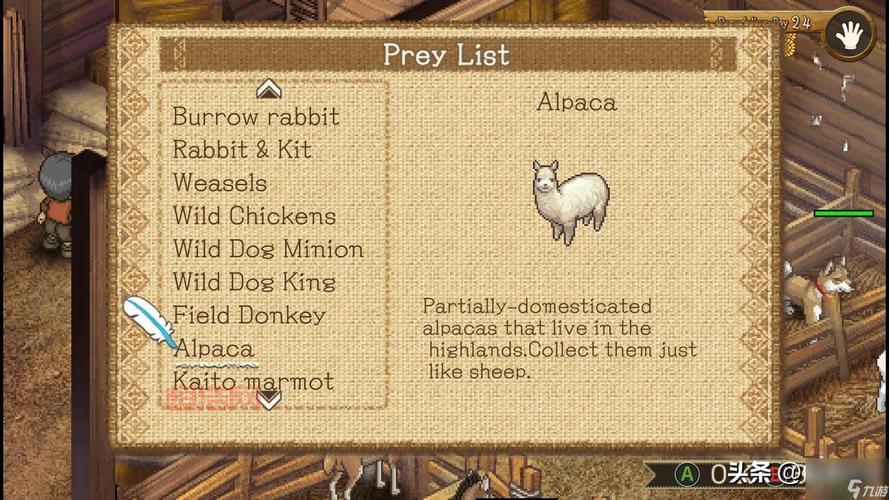Select the Field Donkey entry
This screenshot has height=500, width=889.
click(249, 315)
